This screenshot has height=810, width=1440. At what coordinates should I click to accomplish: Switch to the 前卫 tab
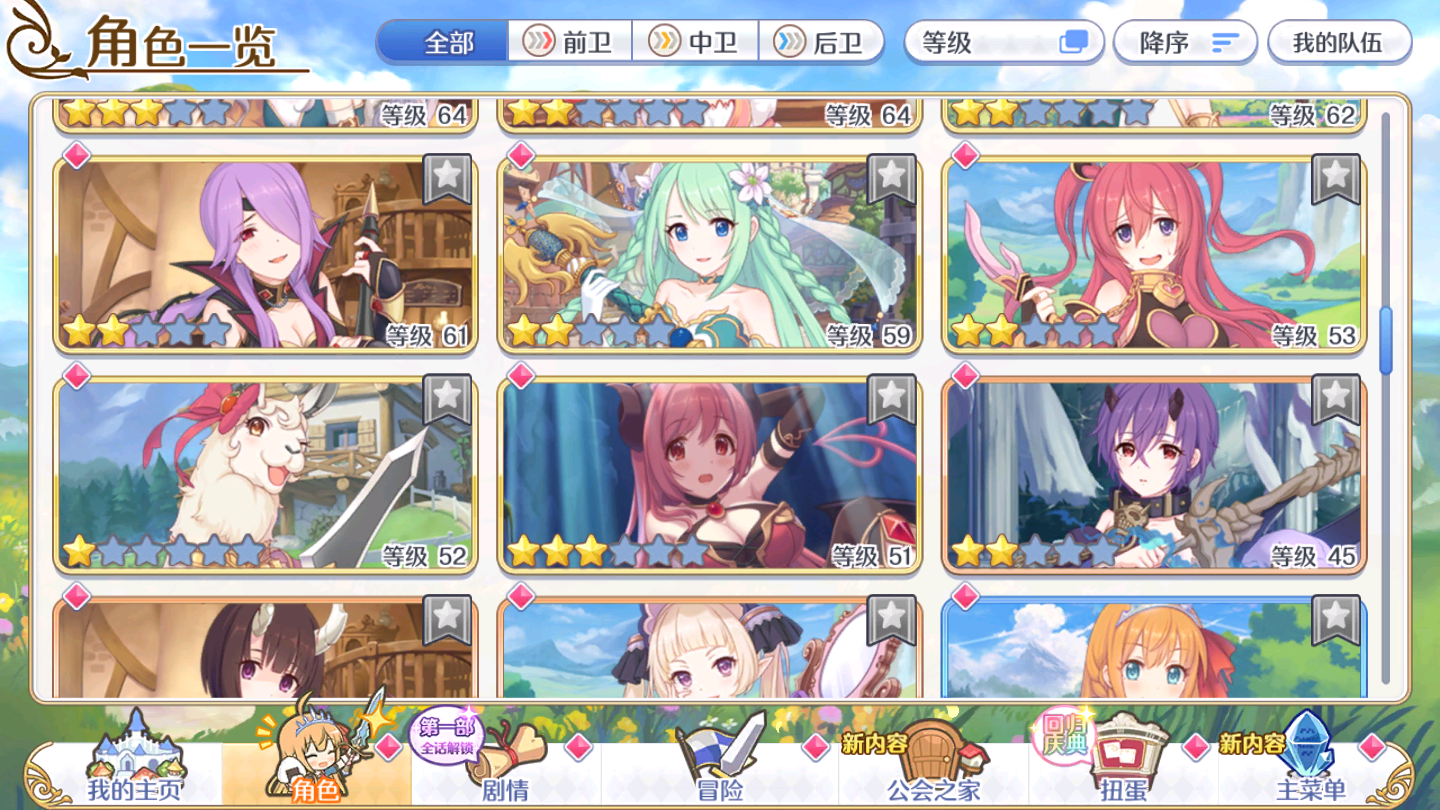[x=570, y=41]
